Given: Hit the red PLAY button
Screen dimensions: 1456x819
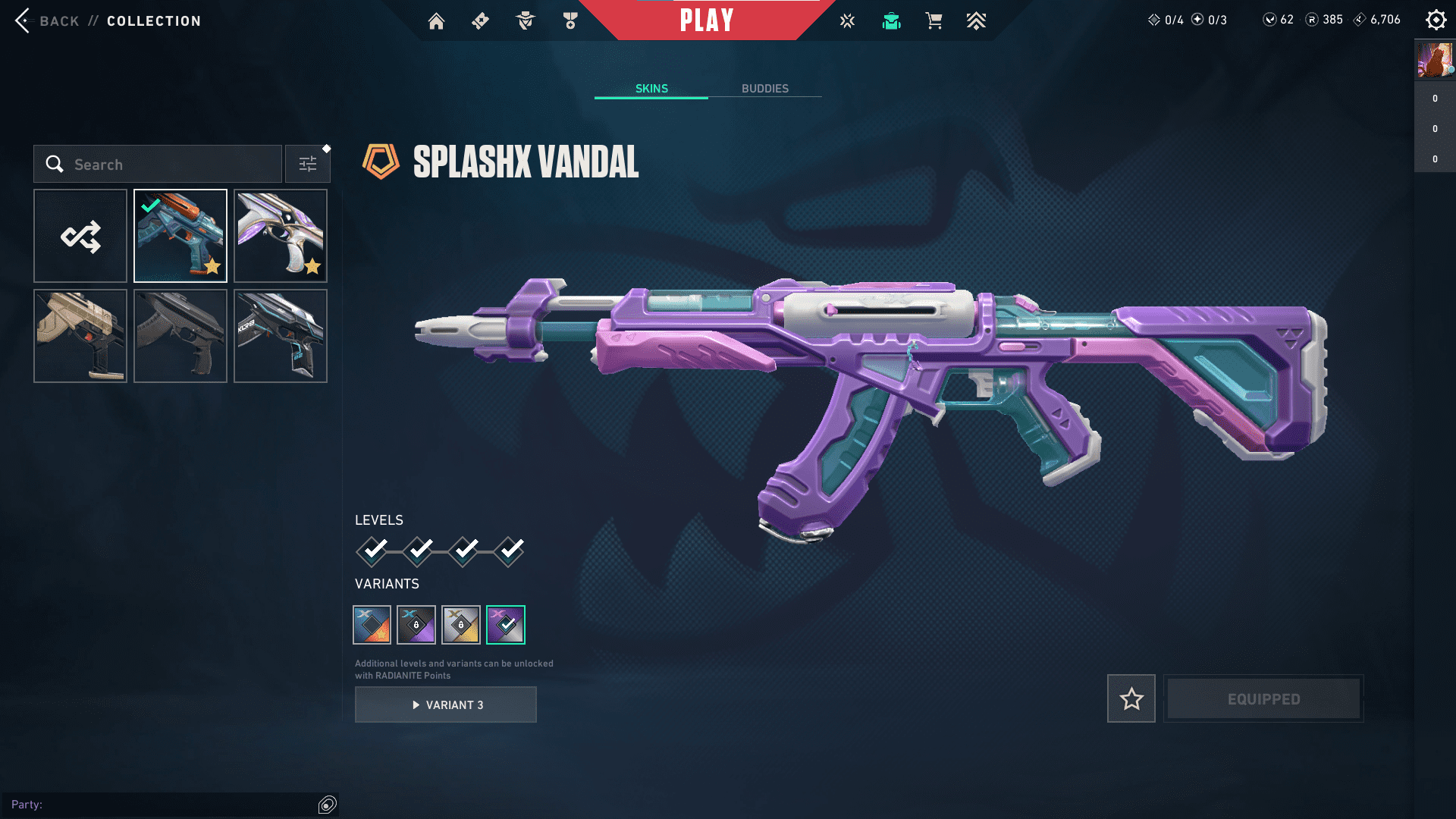Looking at the screenshot, I should point(707,20).
